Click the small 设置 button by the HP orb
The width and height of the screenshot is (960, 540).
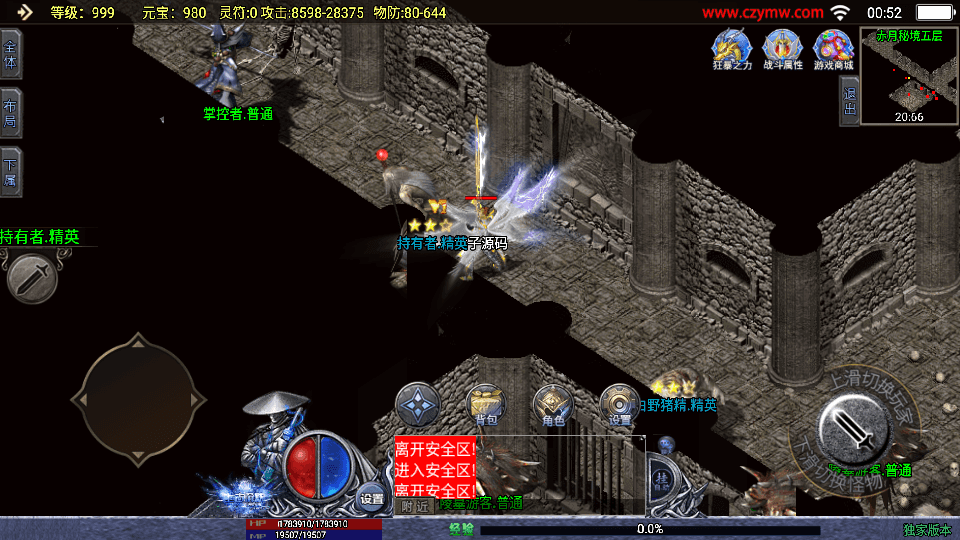coord(372,497)
